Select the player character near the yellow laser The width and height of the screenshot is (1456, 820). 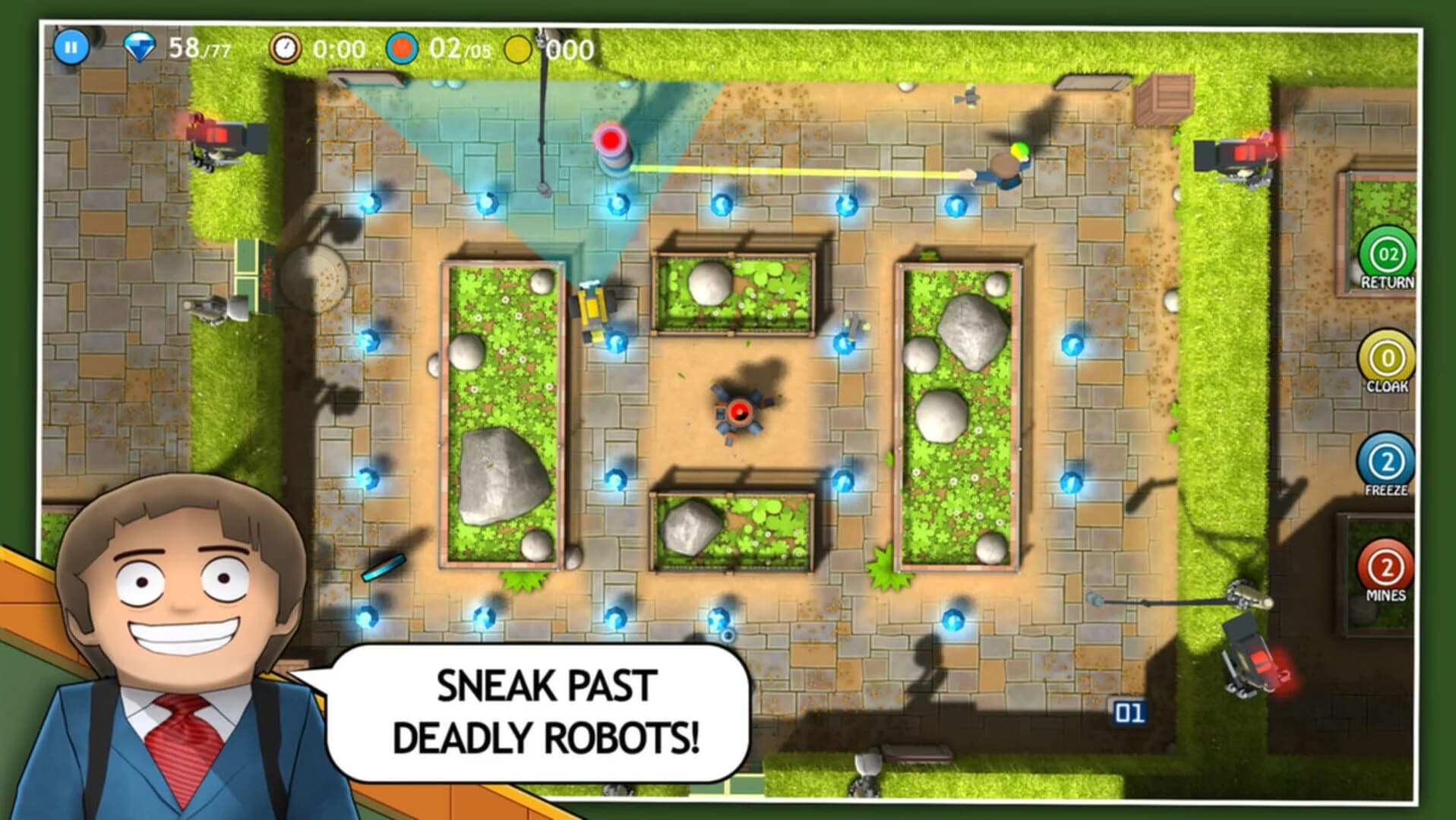(x=1006, y=163)
